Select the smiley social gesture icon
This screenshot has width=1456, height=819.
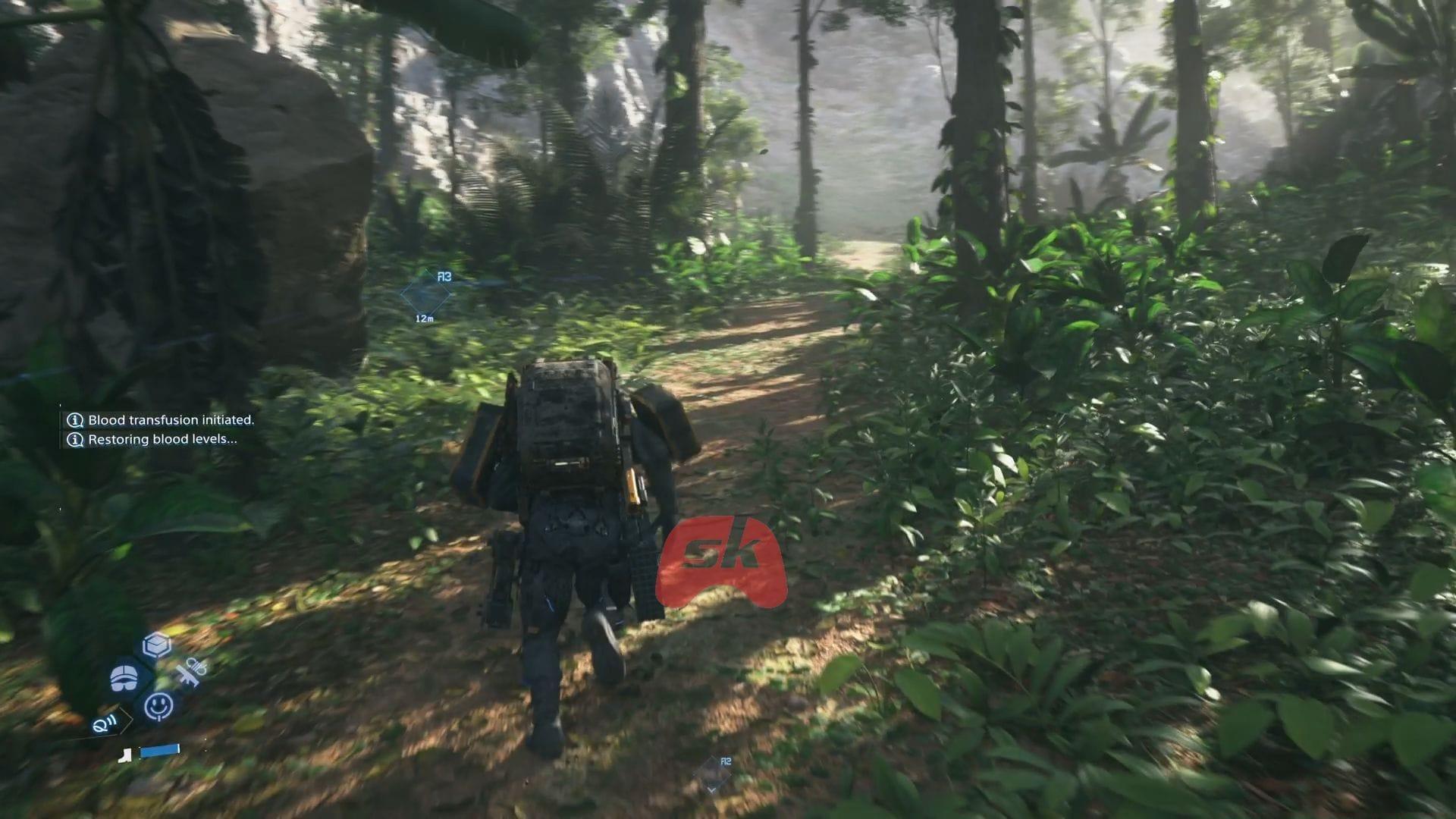point(158,706)
